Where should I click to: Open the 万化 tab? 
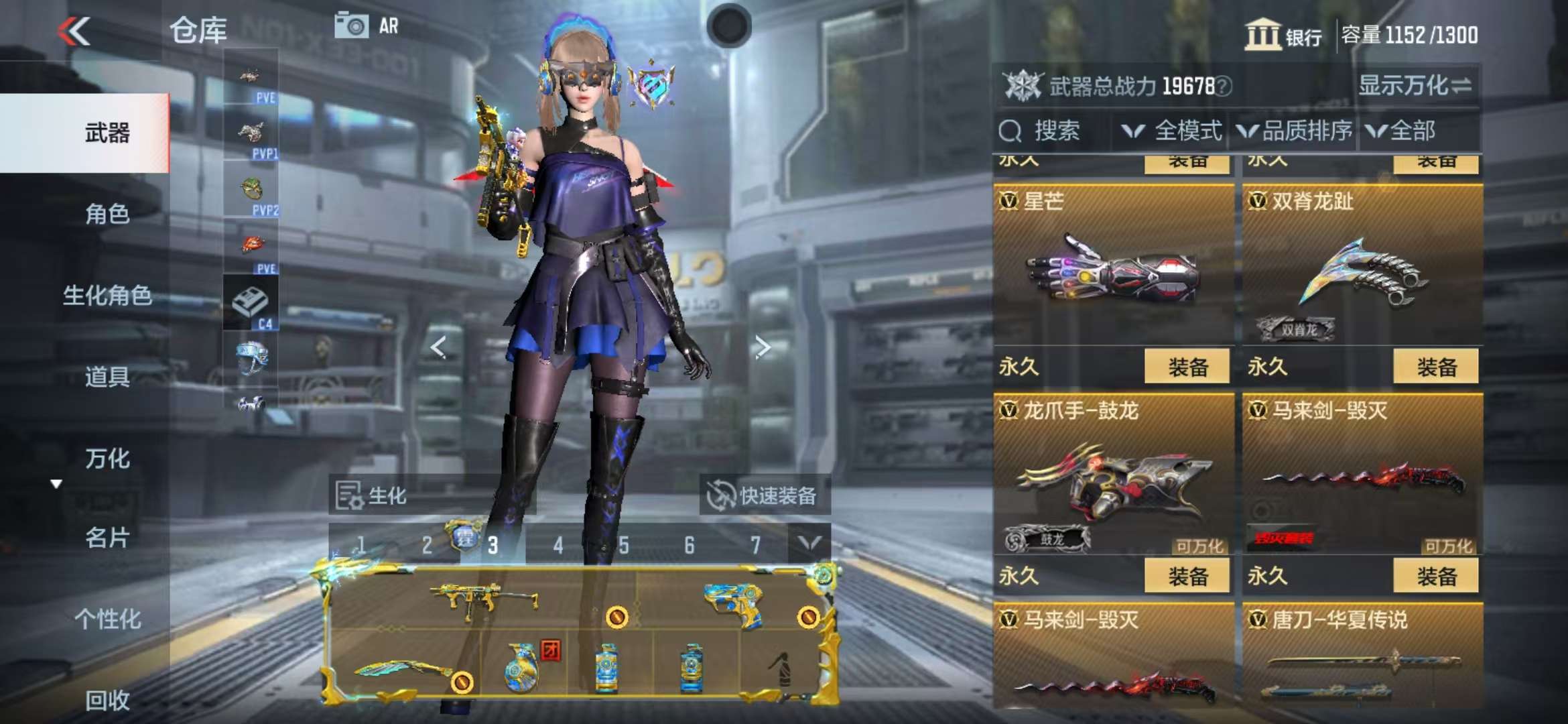(x=107, y=459)
